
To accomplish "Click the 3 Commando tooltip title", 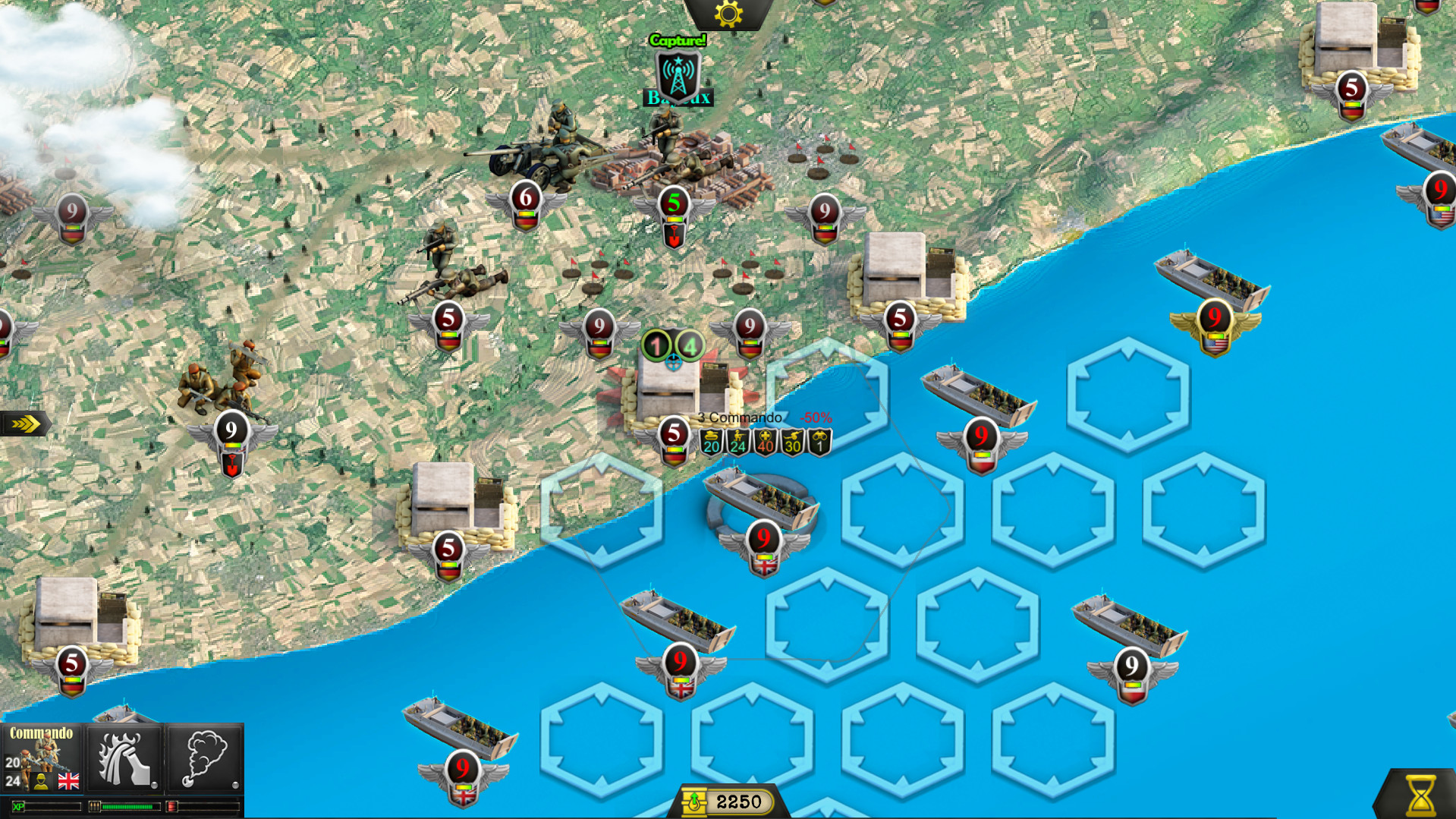I will [740, 417].
